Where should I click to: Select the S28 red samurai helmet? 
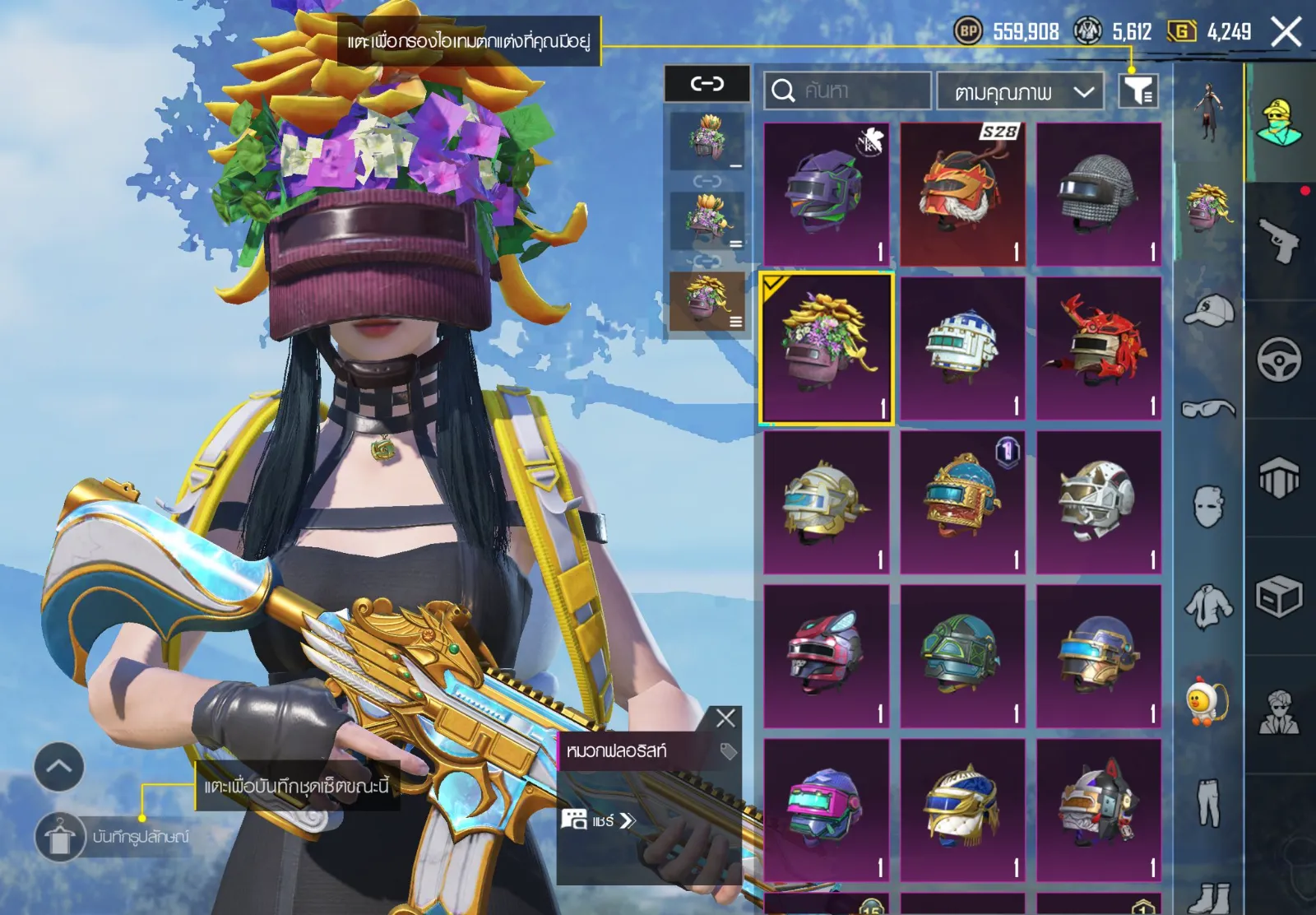tap(962, 194)
